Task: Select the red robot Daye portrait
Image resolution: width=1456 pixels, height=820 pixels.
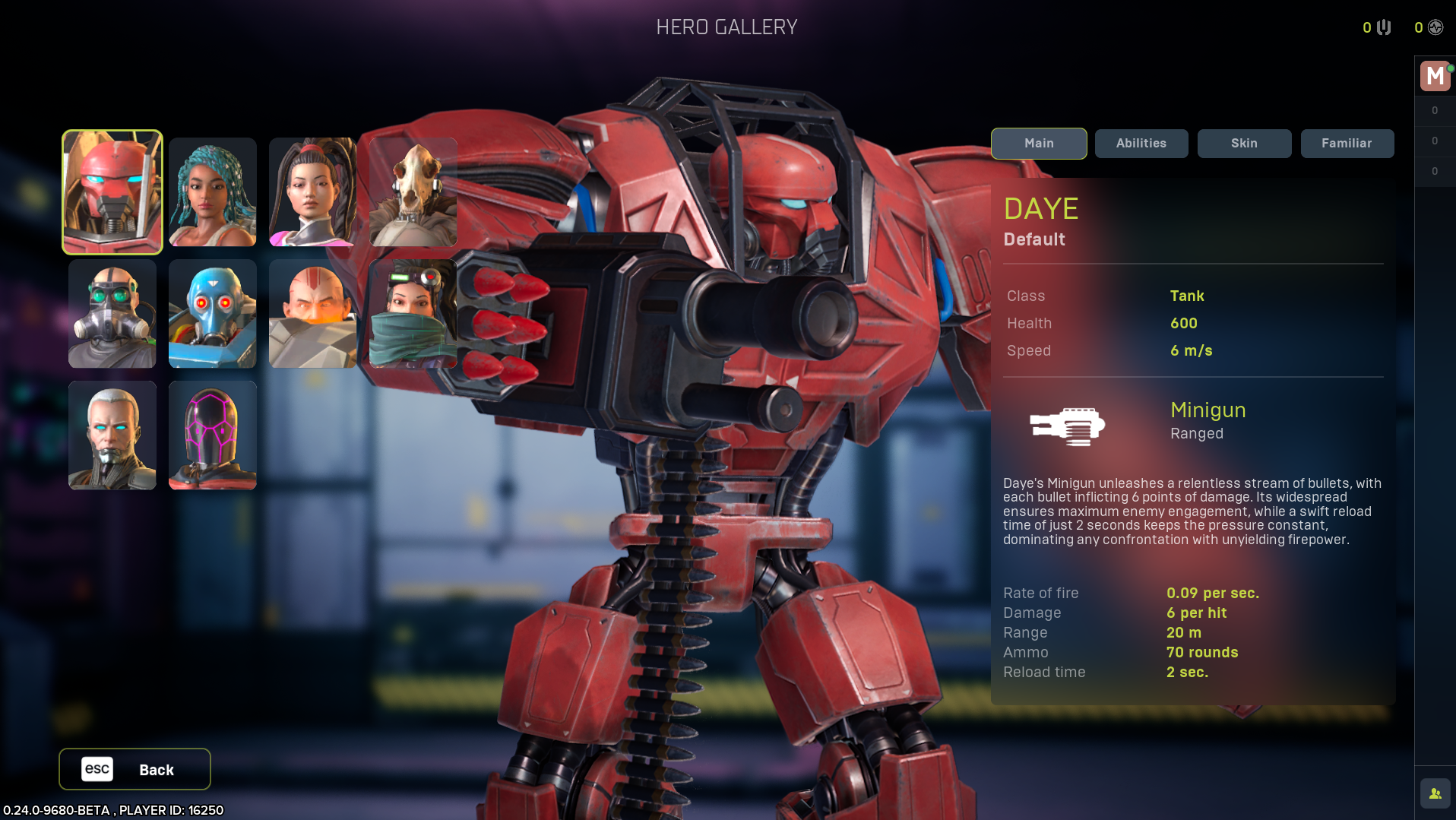Action: click(112, 192)
